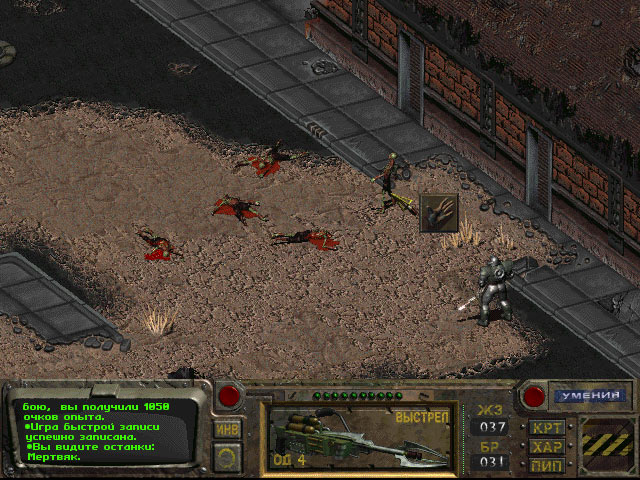
Task: Open the Pip-Boy with ПИП
Action: point(548,465)
